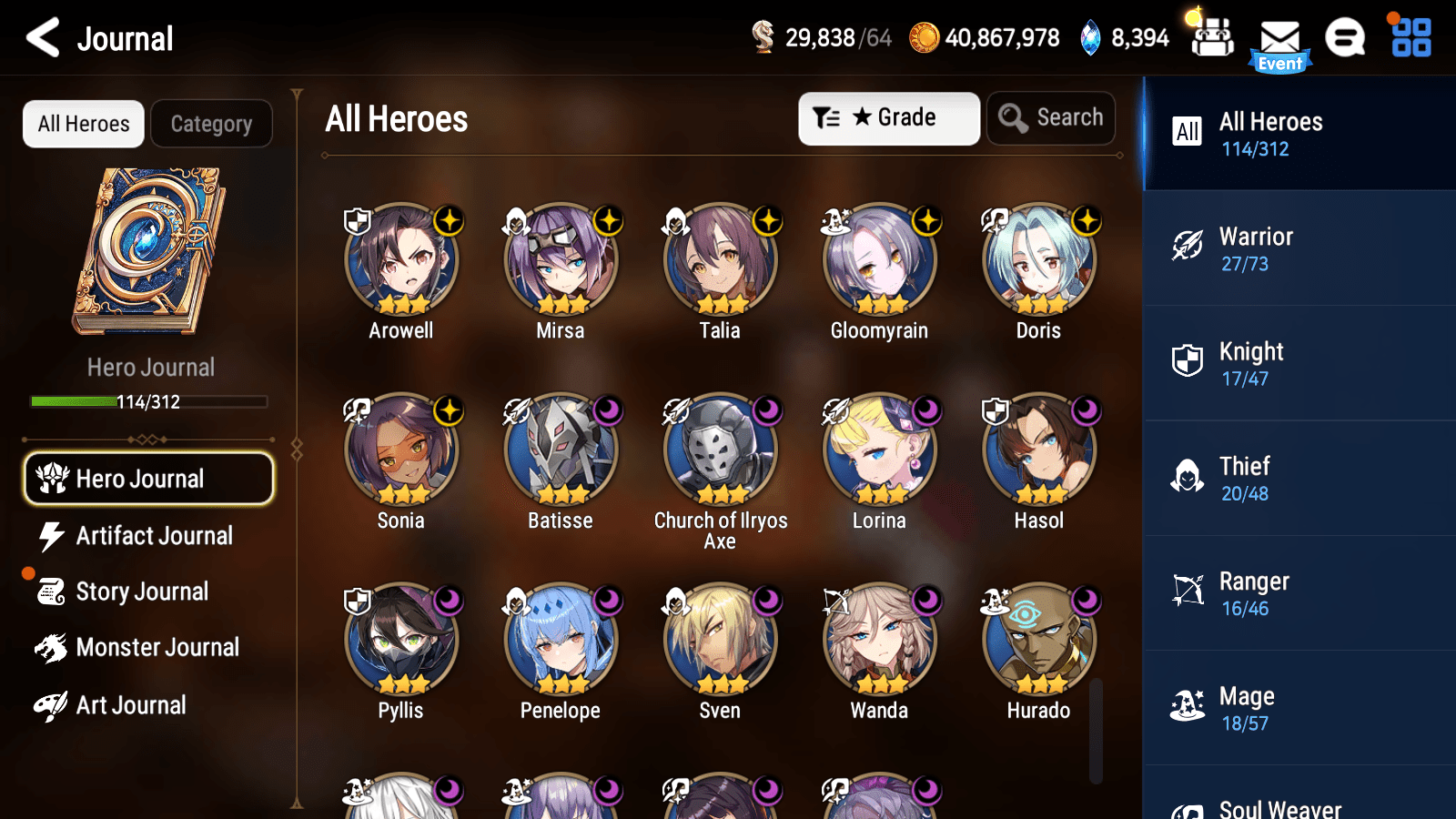The image size is (1456, 819).
Task: Click the Hero Journal progress bar
Action: [x=148, y=401]
